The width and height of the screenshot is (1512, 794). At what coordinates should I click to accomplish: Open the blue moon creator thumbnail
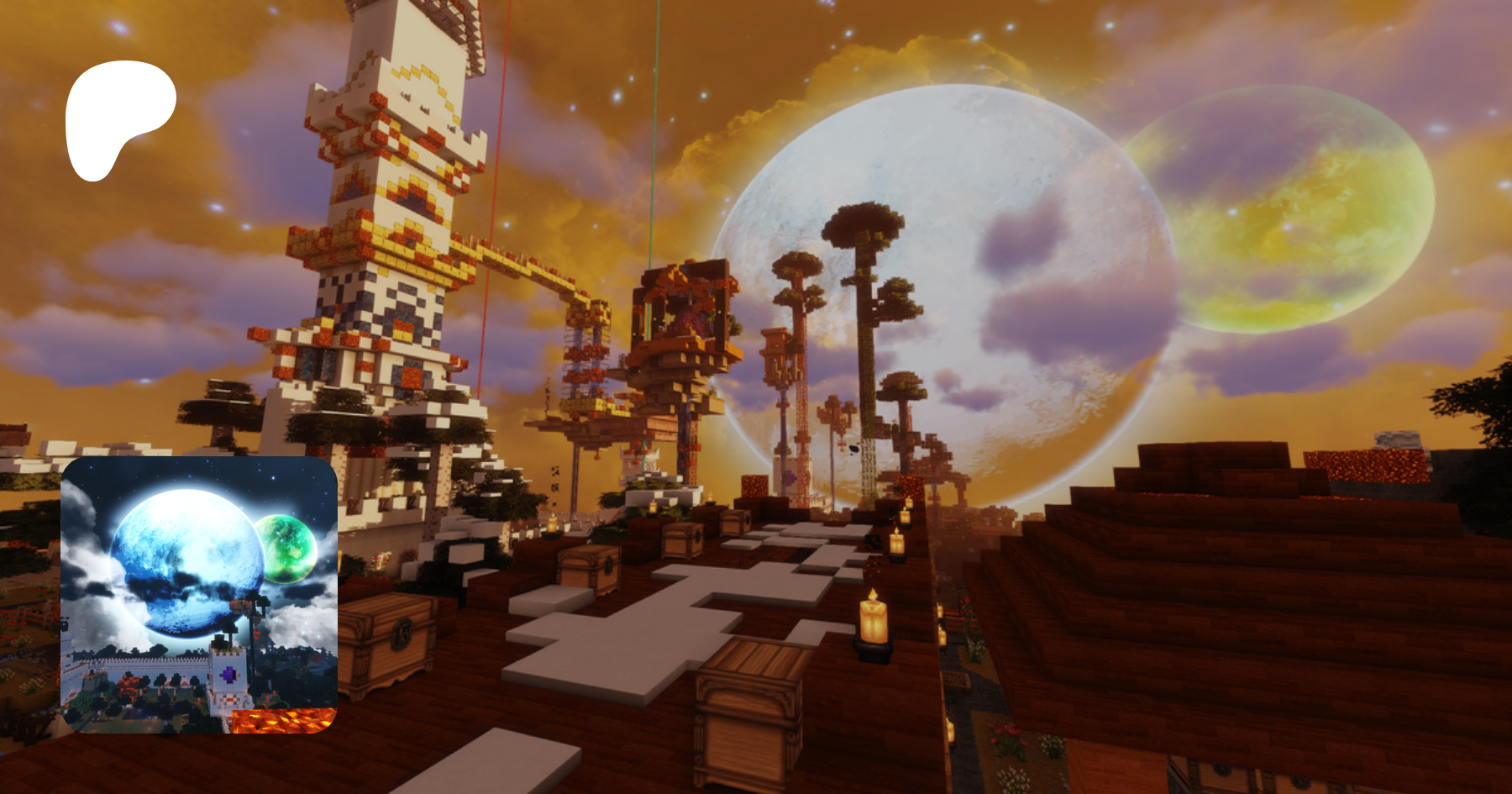pos(199,595)
